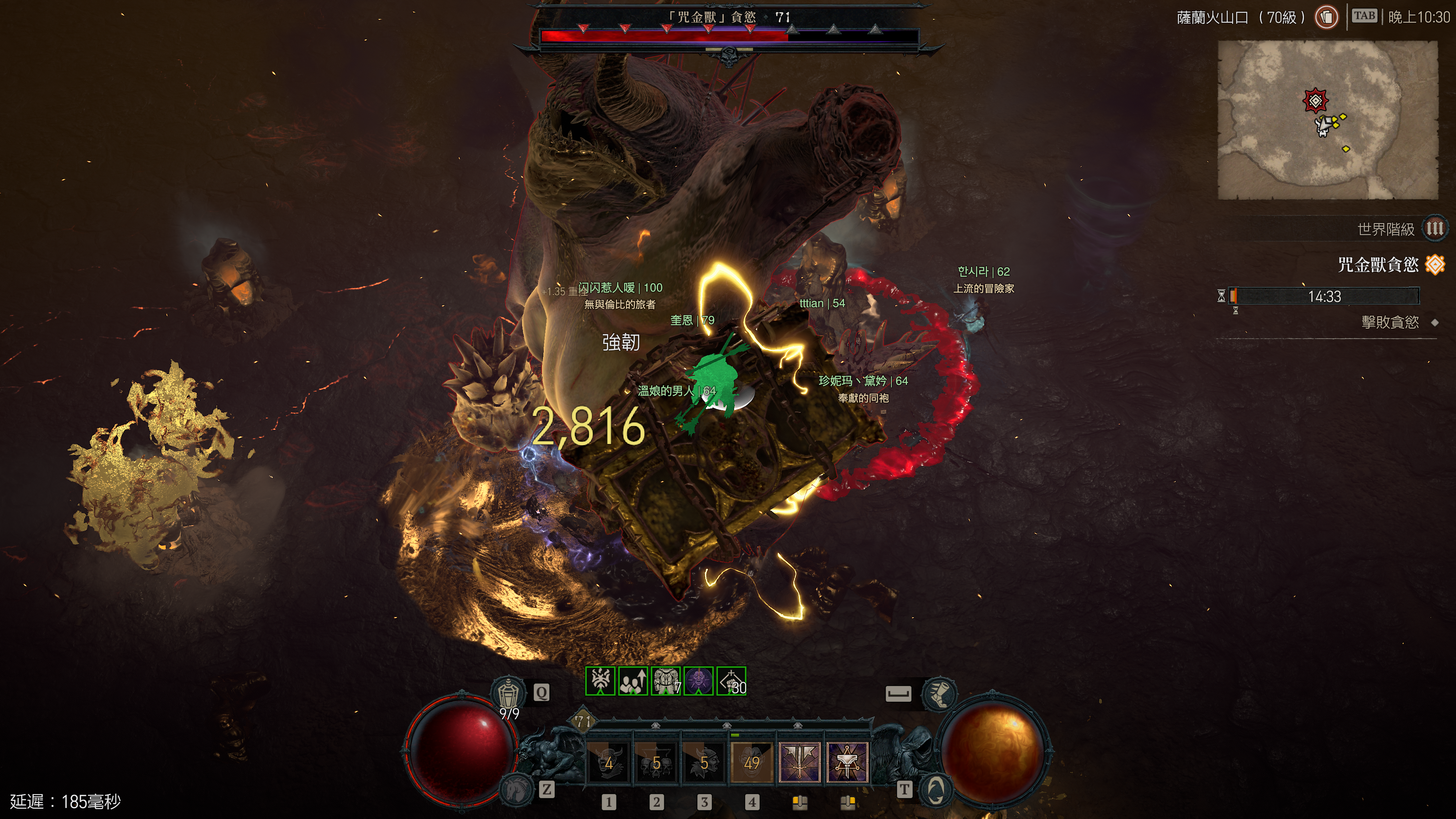Select the World Tier III badge
The height and width of the screenshot is (819, 1456).
click(x=1434, y=229)
